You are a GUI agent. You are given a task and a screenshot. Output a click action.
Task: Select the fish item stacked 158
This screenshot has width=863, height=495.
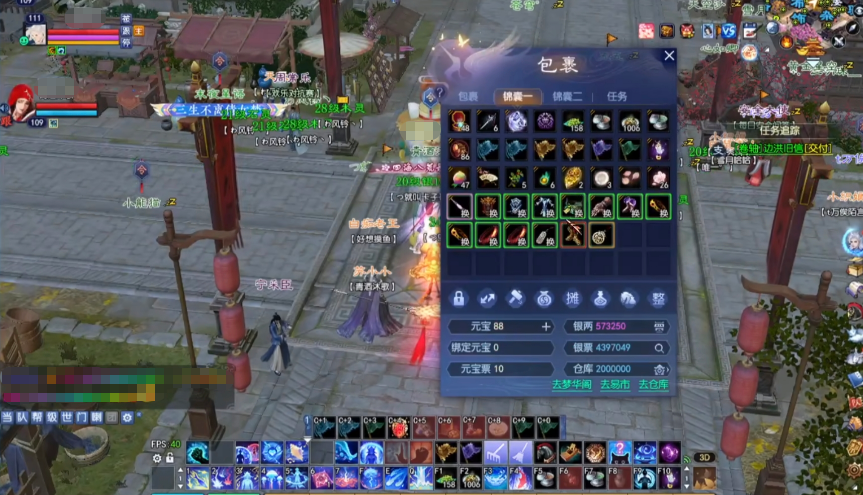coord(573,121)
